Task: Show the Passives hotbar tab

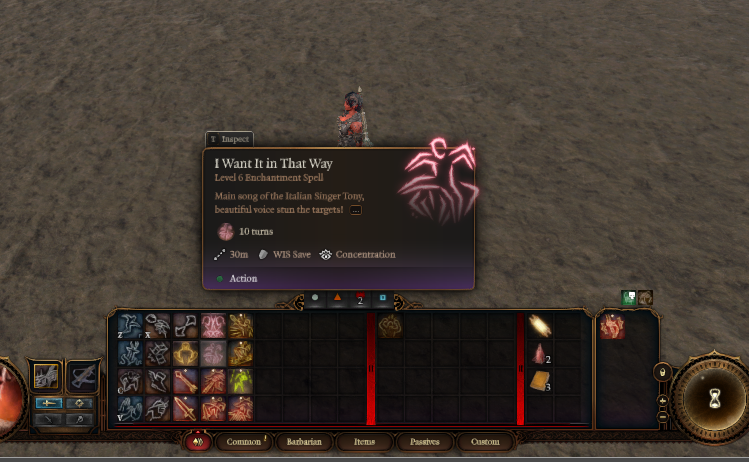Action: point(425,441)
